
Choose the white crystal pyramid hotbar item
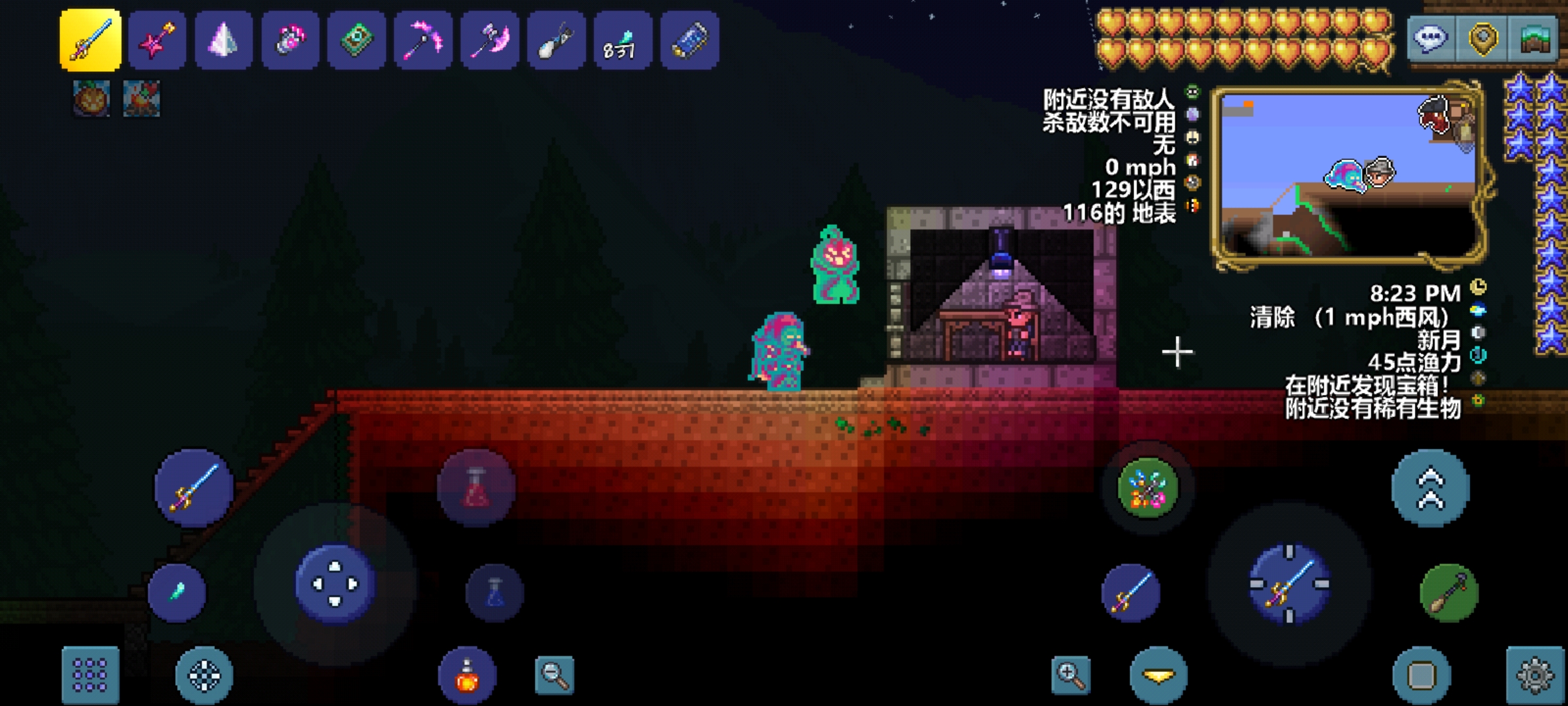pyautogui.click(x=223, y=41)
